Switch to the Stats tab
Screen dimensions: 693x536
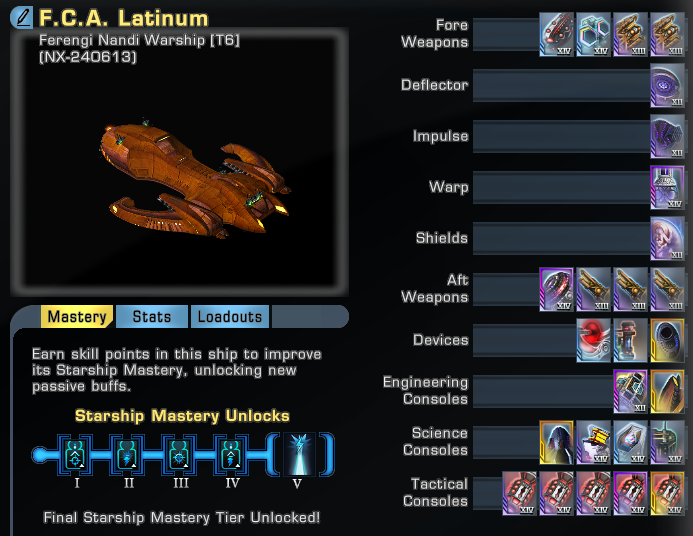click(x=151, y=317)
